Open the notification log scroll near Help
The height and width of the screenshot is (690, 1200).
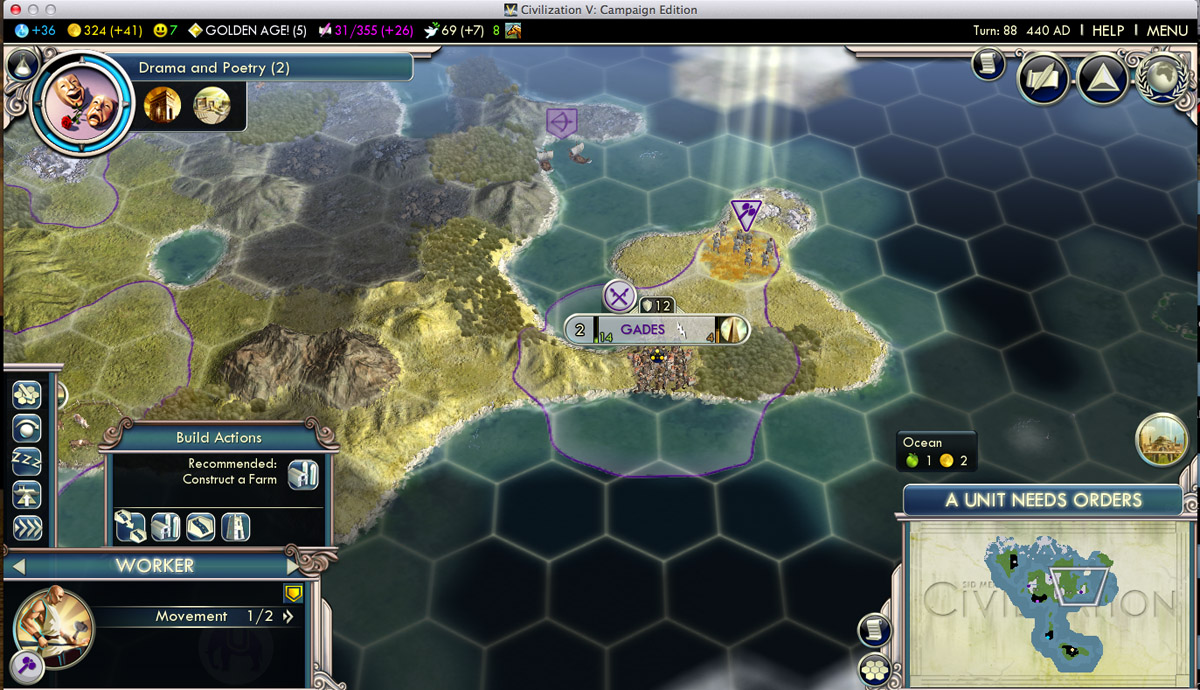(x=988, y=65)
